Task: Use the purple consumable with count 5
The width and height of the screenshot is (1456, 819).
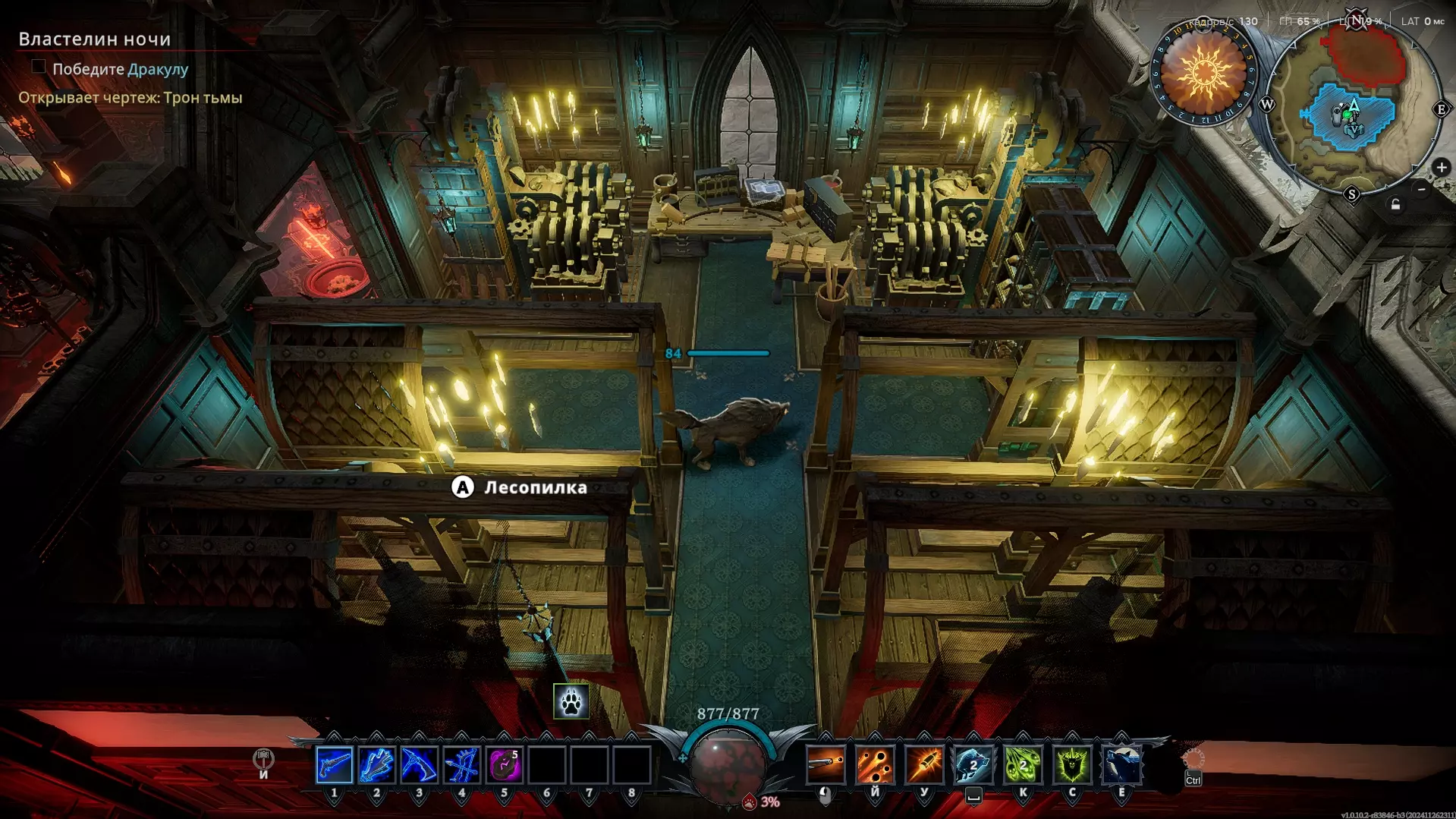Action: [504, 764]
